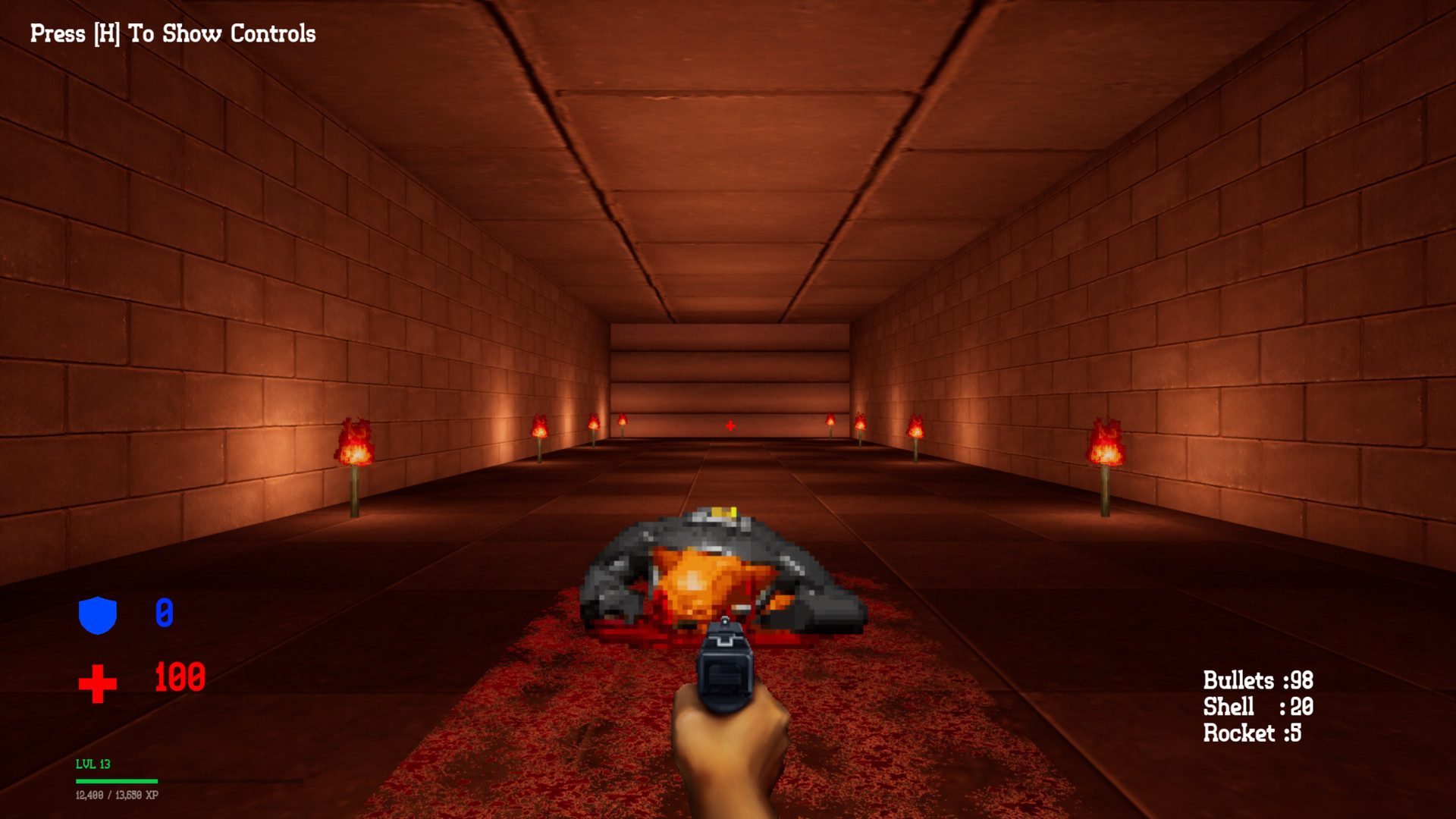
Task: Click the Press [H] To Show Controls text
Action: (x=171, y=33)
